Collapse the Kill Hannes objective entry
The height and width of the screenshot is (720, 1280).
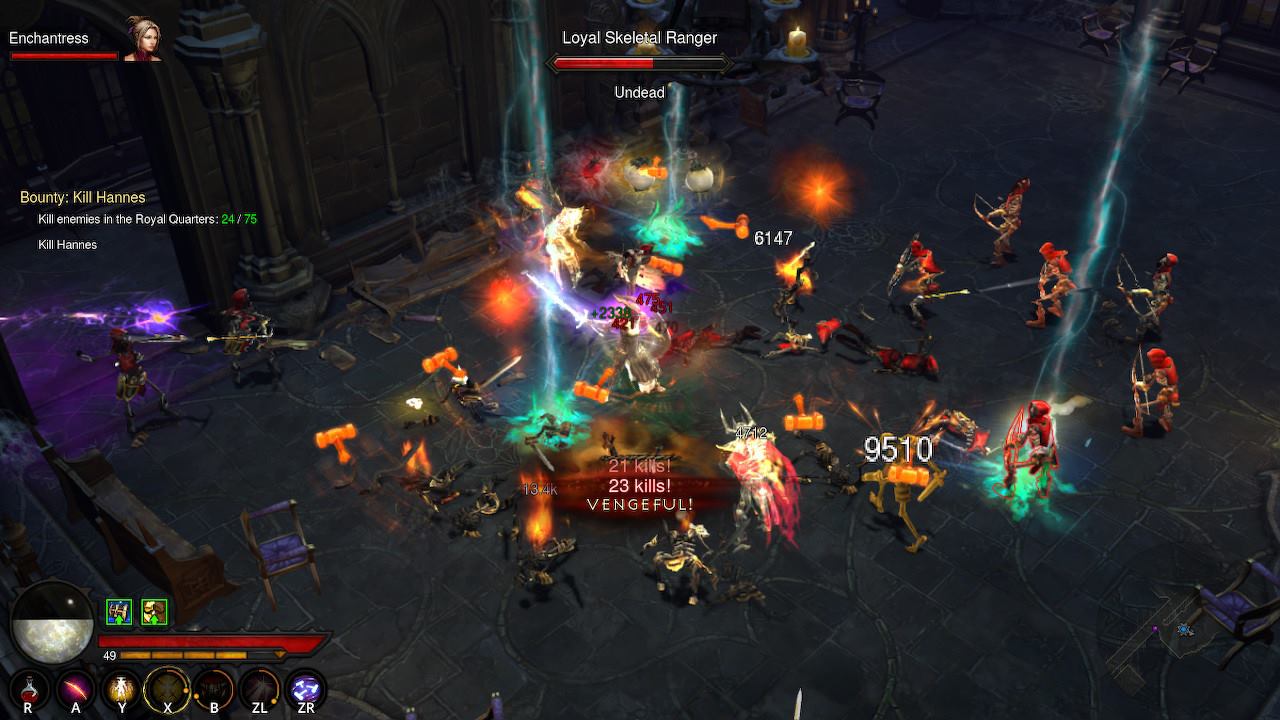[67, 244]
